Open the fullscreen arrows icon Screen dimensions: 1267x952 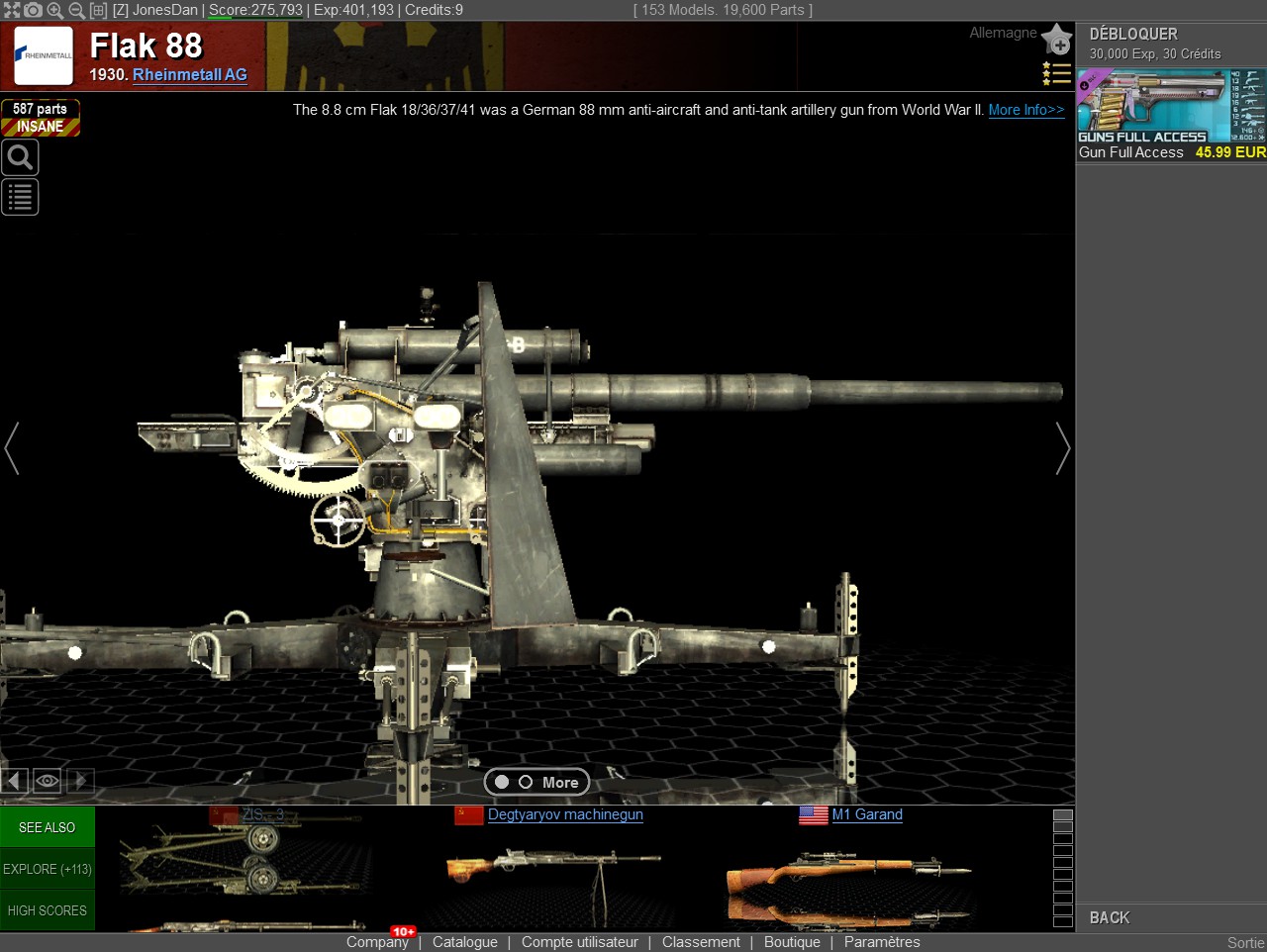pos(12,10)
